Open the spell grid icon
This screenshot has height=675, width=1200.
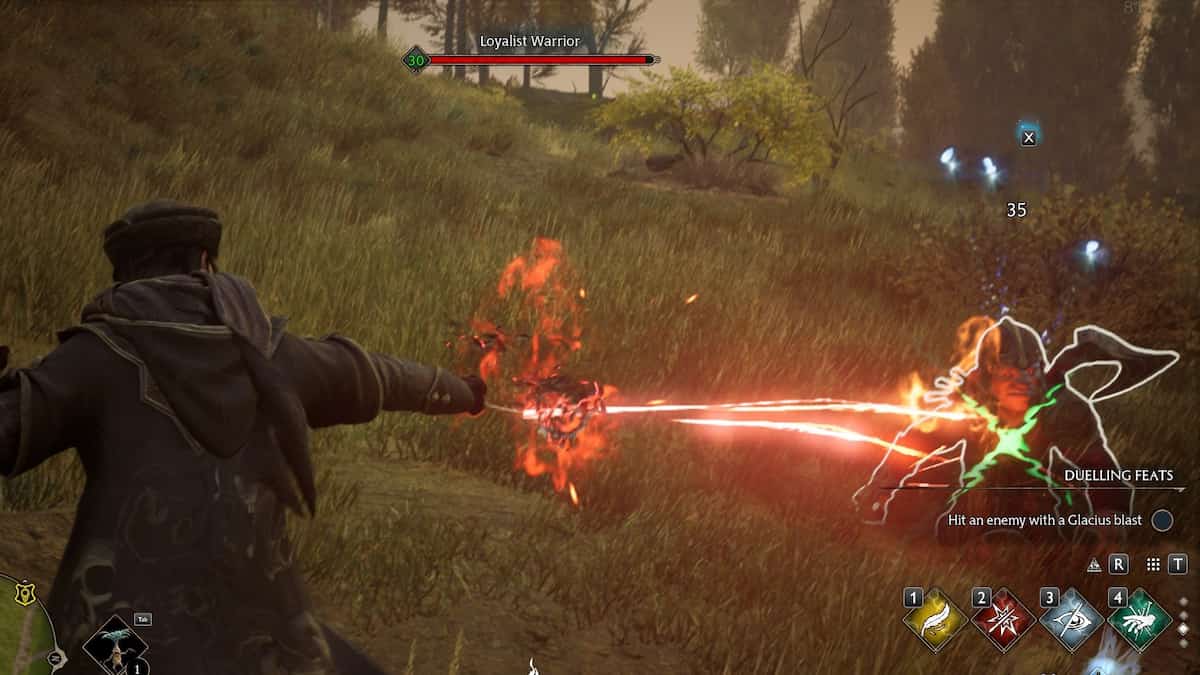1153,565
